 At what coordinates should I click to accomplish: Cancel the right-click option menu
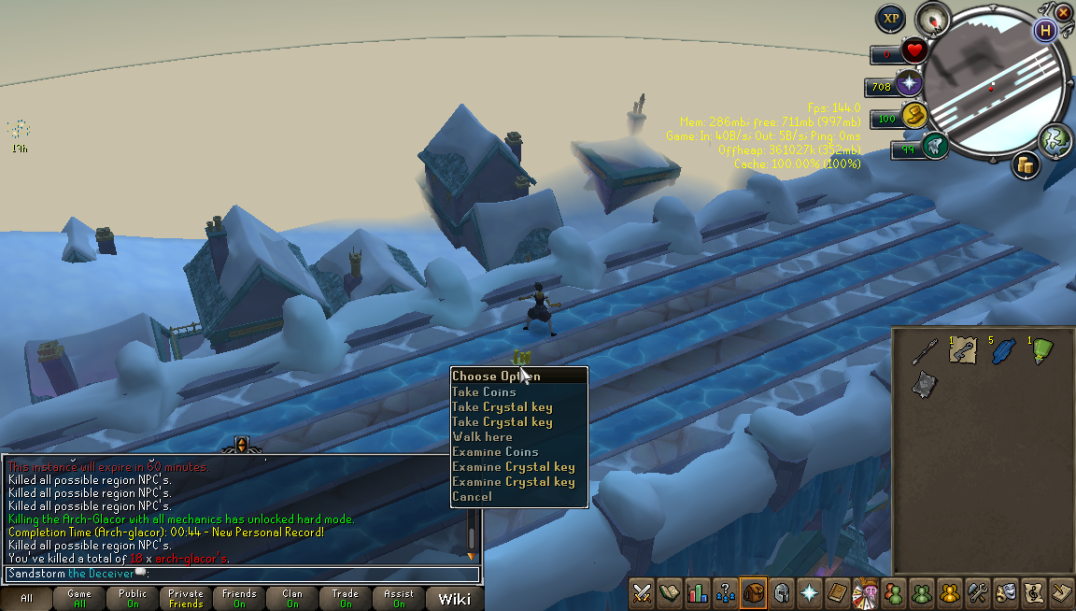472,497
